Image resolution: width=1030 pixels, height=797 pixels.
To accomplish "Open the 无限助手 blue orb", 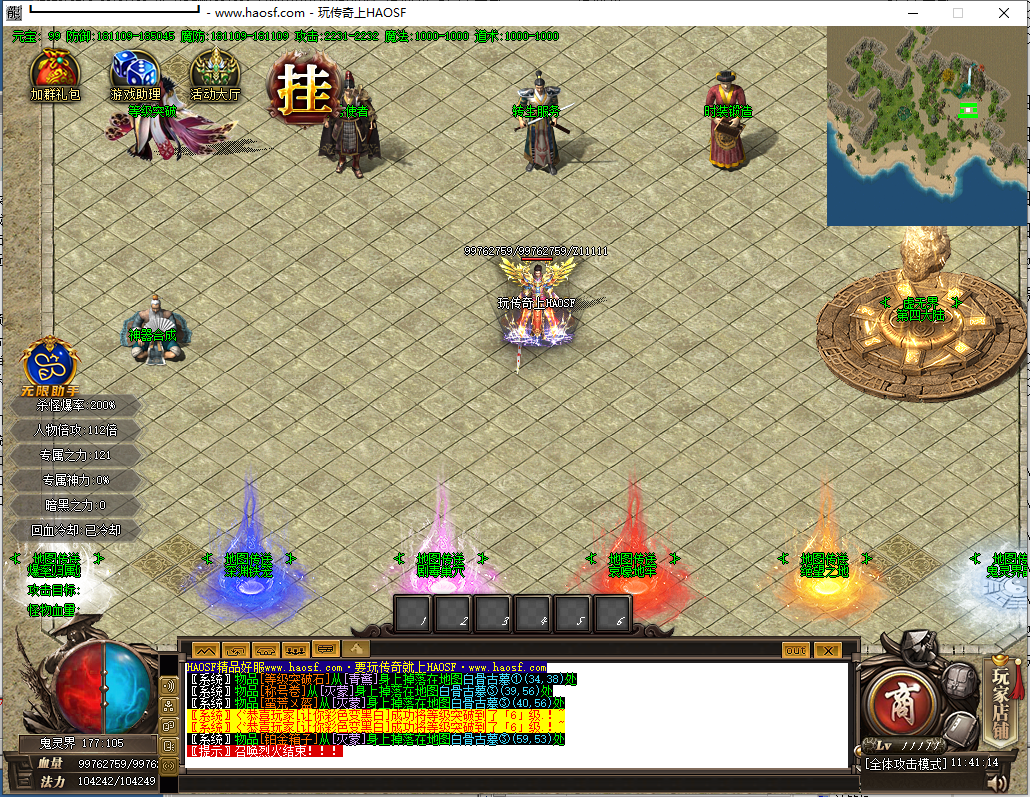I will [51, 364].
